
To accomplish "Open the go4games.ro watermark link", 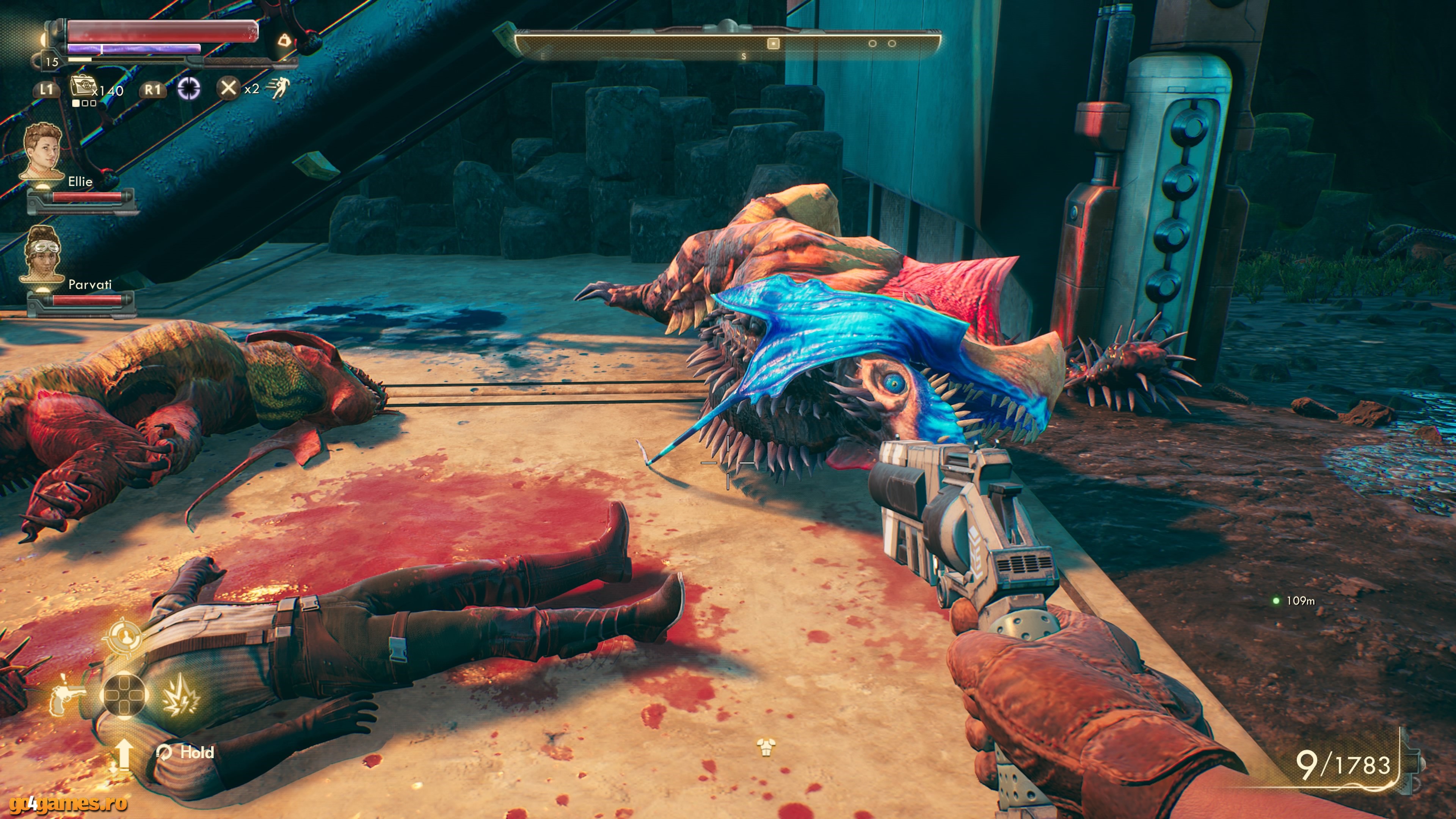I will [x=68, y=803].
